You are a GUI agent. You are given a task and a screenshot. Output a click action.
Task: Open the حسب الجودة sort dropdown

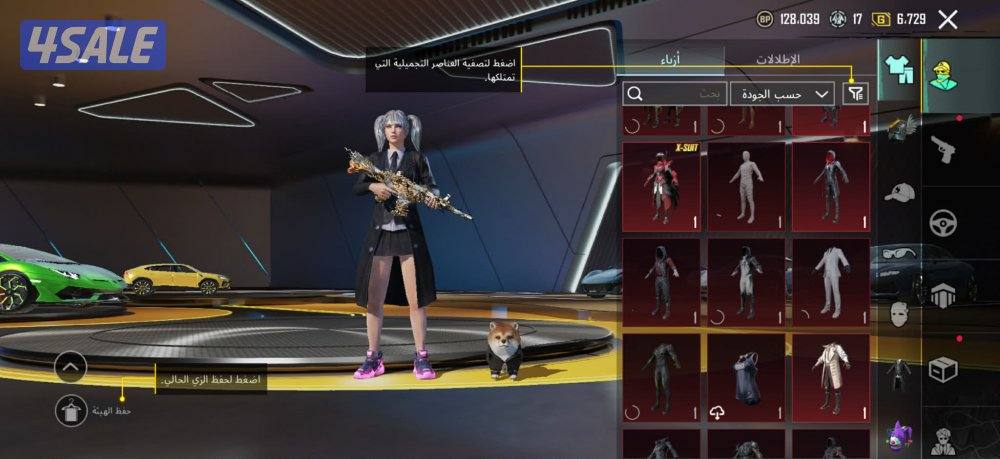pyautogui.click(x=783, y=93)
